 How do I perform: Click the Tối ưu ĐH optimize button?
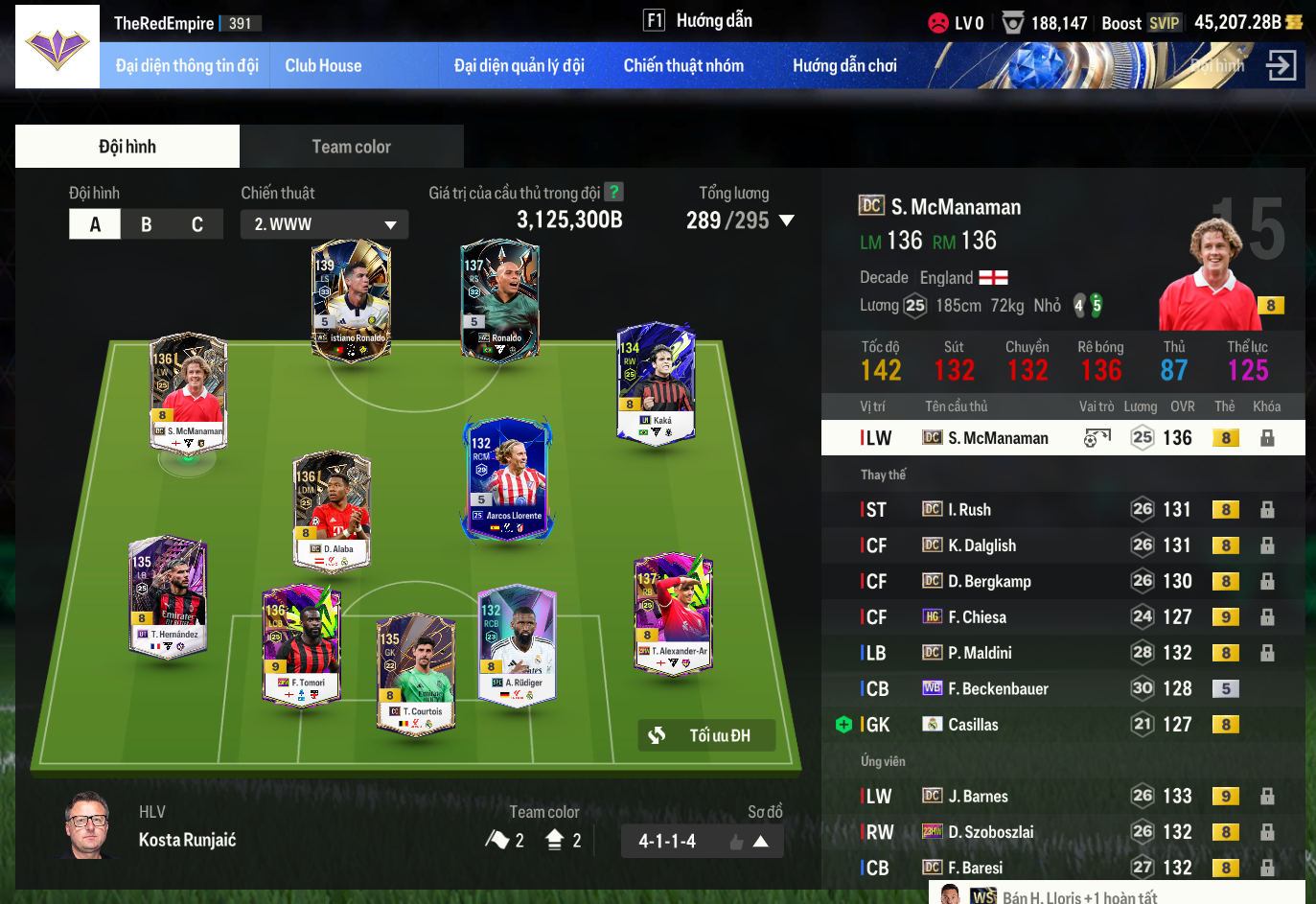point(705,735)
